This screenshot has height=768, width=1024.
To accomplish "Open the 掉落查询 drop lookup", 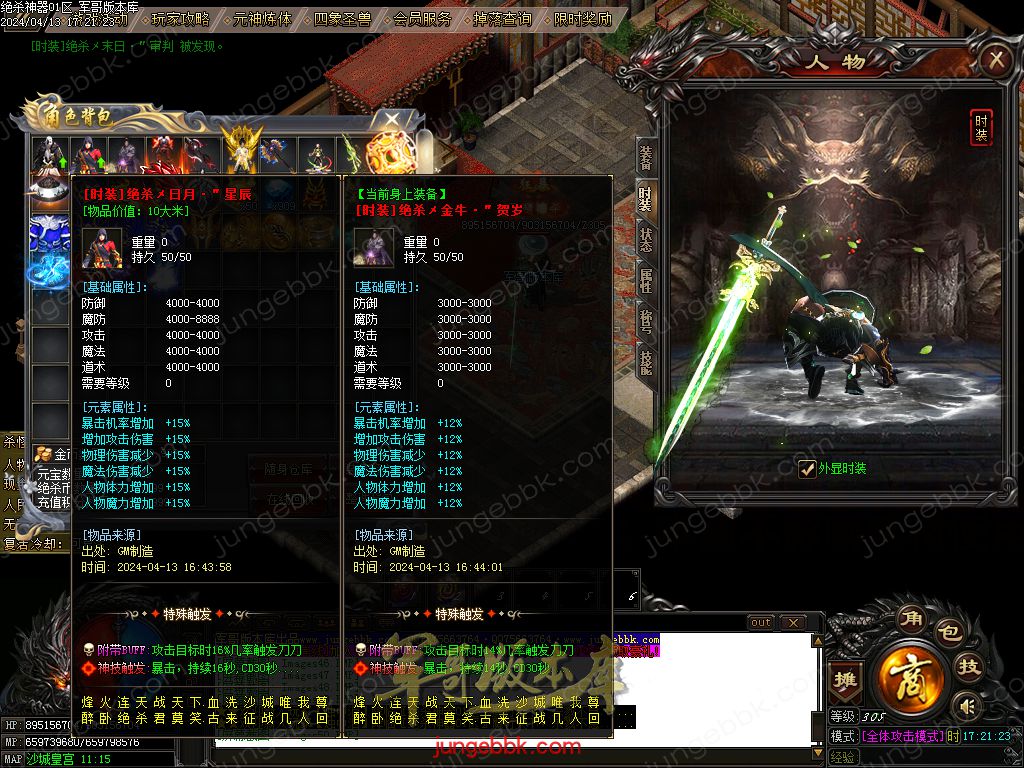I will coord(502,18).
